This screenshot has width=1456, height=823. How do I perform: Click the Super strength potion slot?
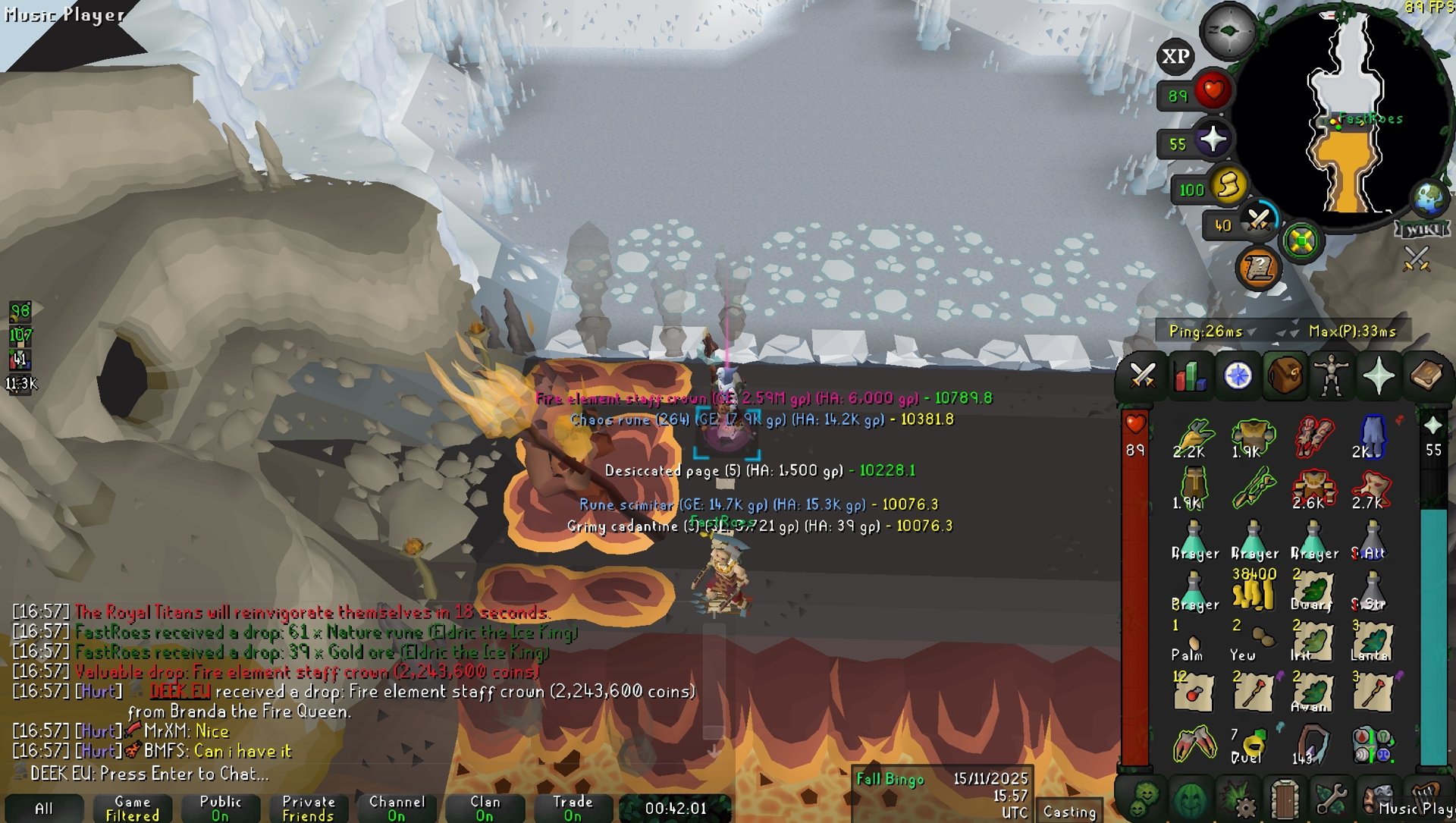pos(1372,591)
